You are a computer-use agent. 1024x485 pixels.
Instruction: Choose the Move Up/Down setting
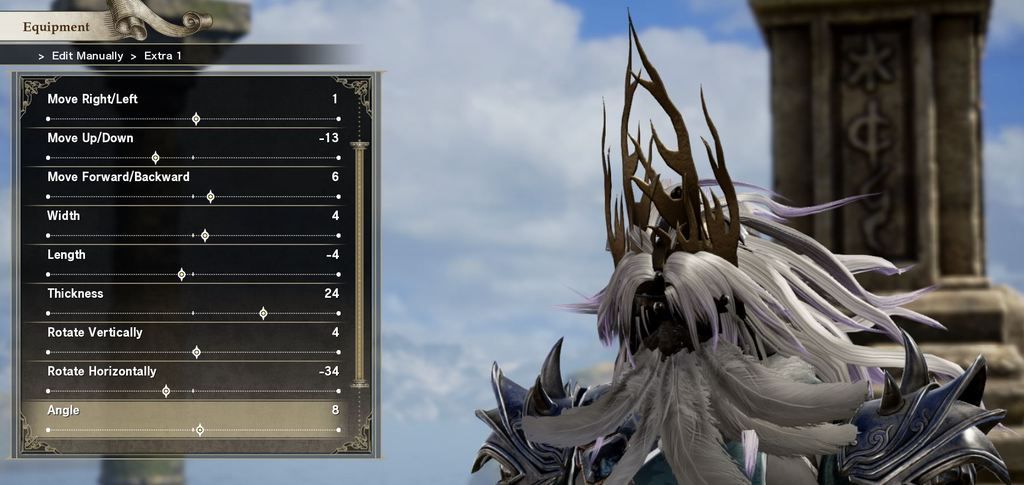(193, 147)
